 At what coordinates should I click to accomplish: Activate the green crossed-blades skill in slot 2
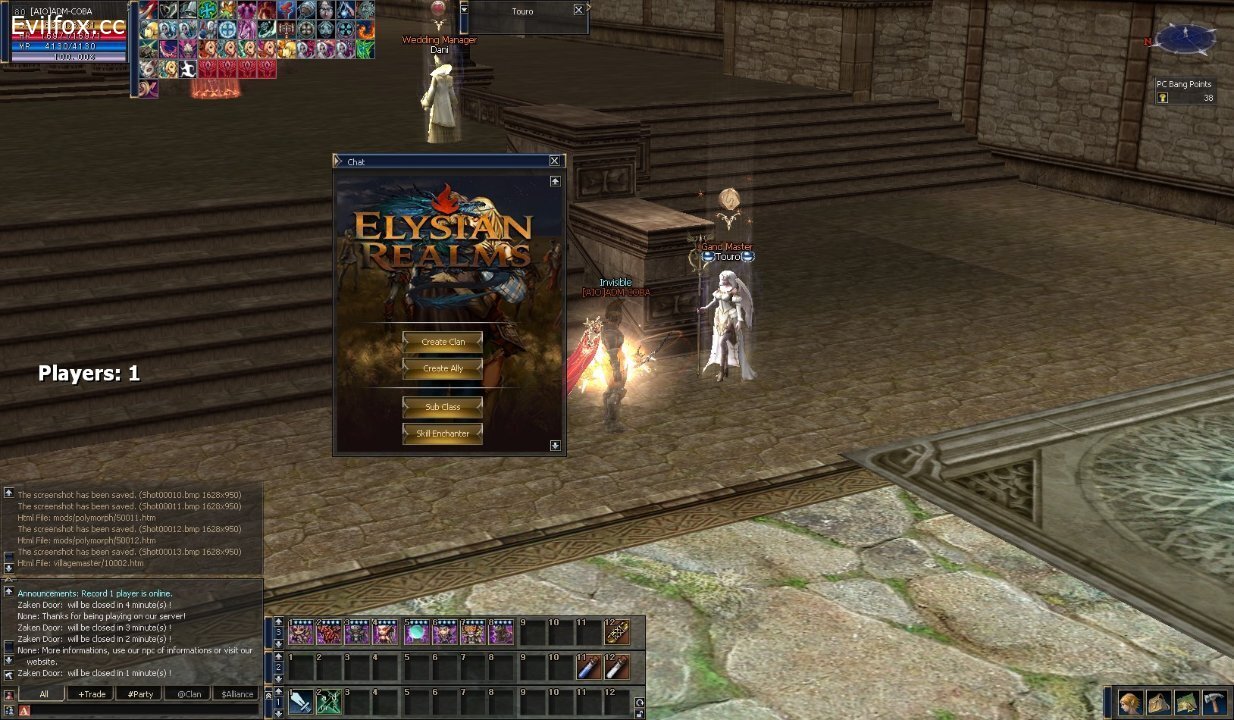[329, 702]
